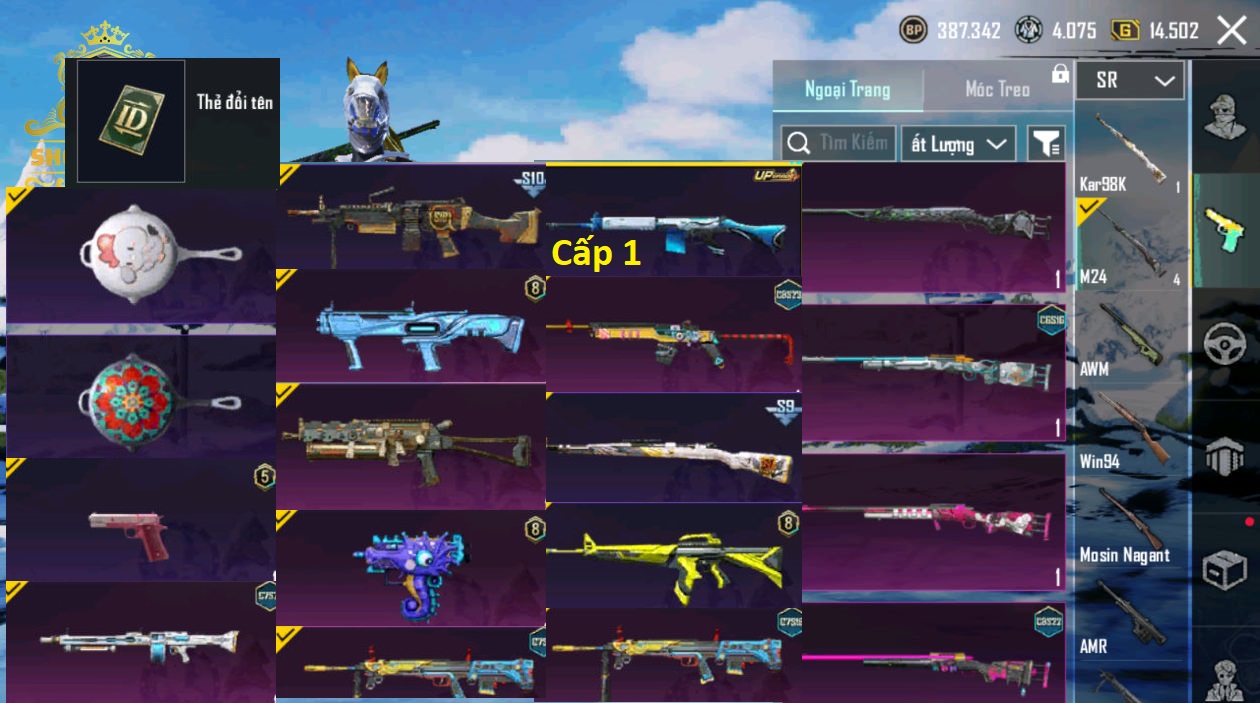Switch to the Ngoại Trang tab

(x=847, y=89)
